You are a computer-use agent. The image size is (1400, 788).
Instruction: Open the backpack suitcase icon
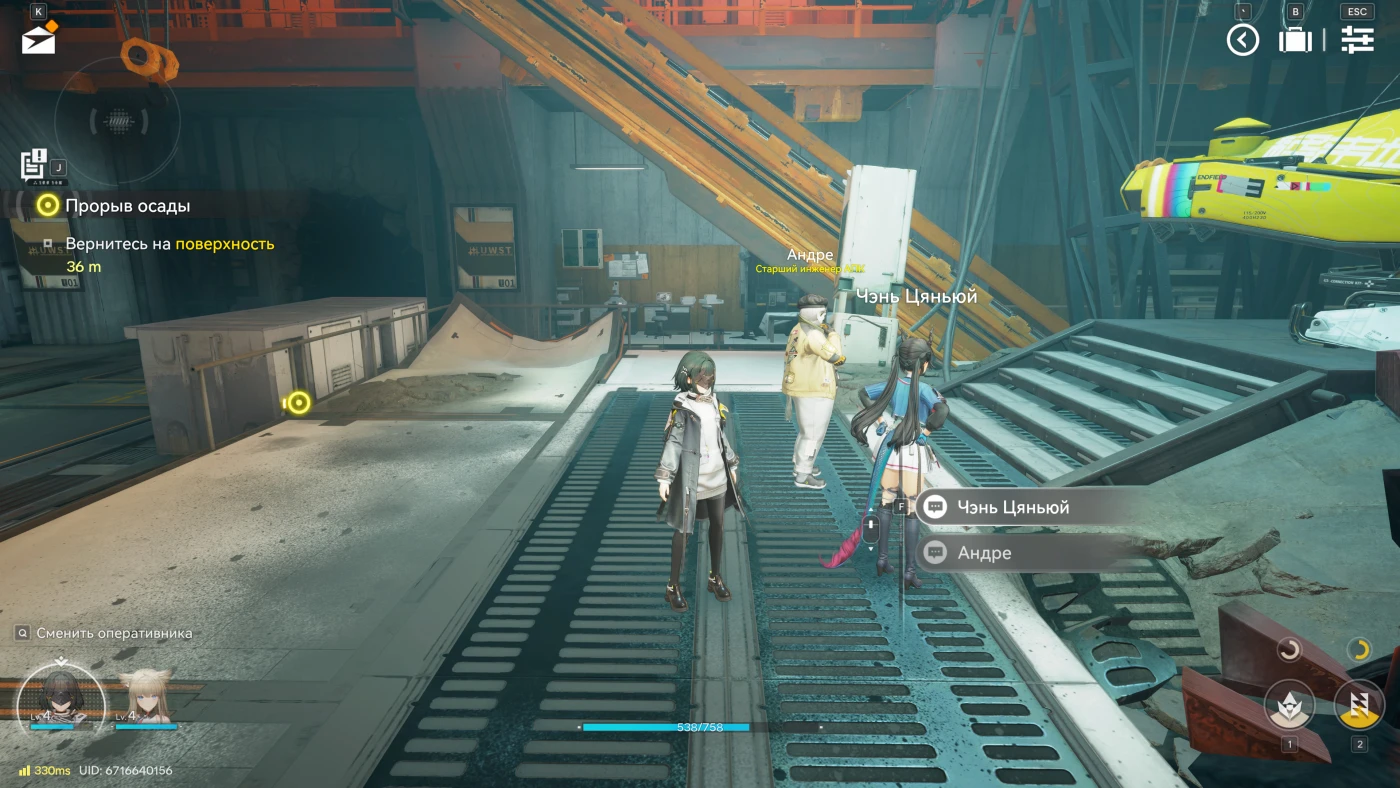(1295, 40)
